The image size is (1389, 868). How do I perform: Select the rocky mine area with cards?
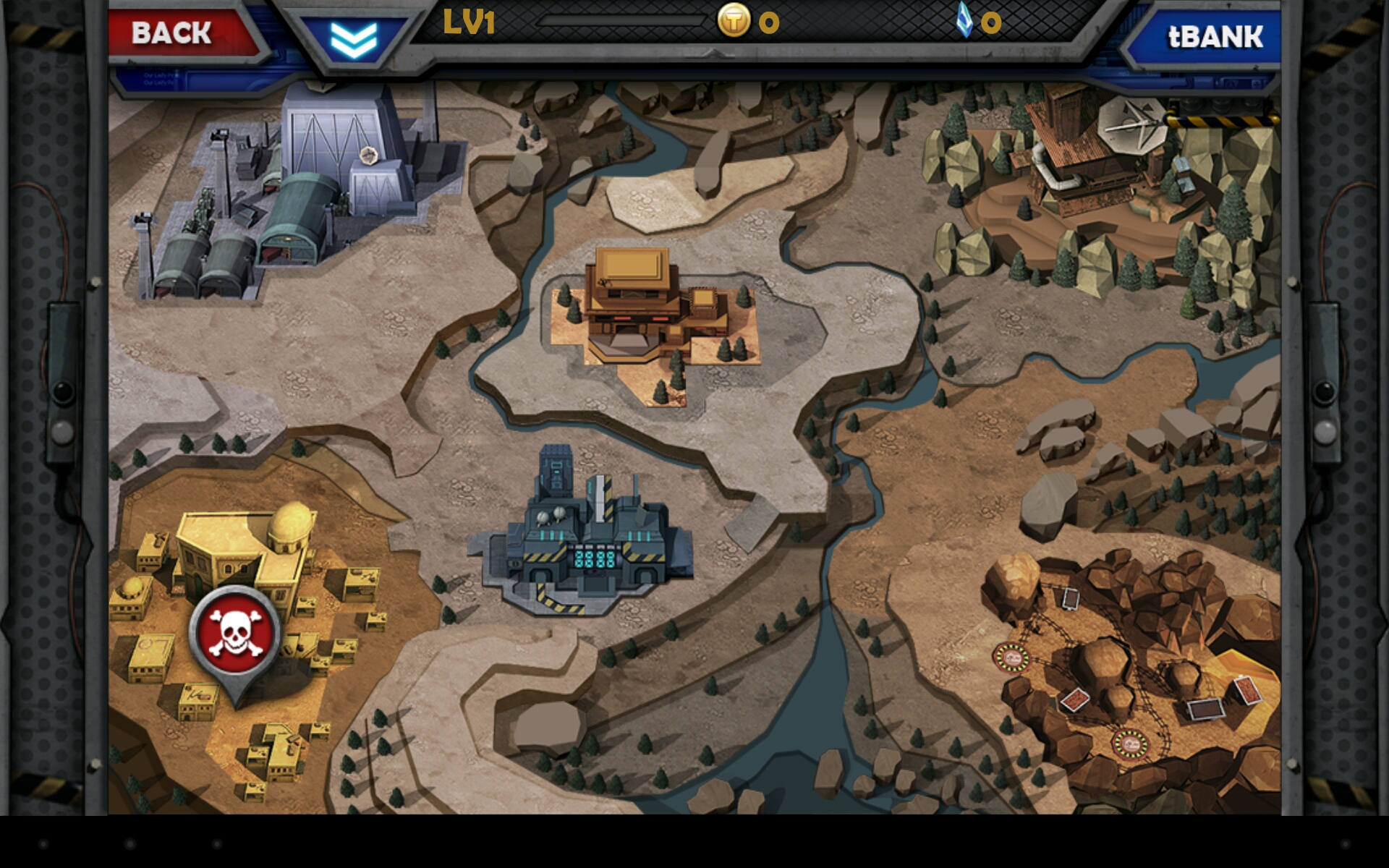coord(1129,665)
